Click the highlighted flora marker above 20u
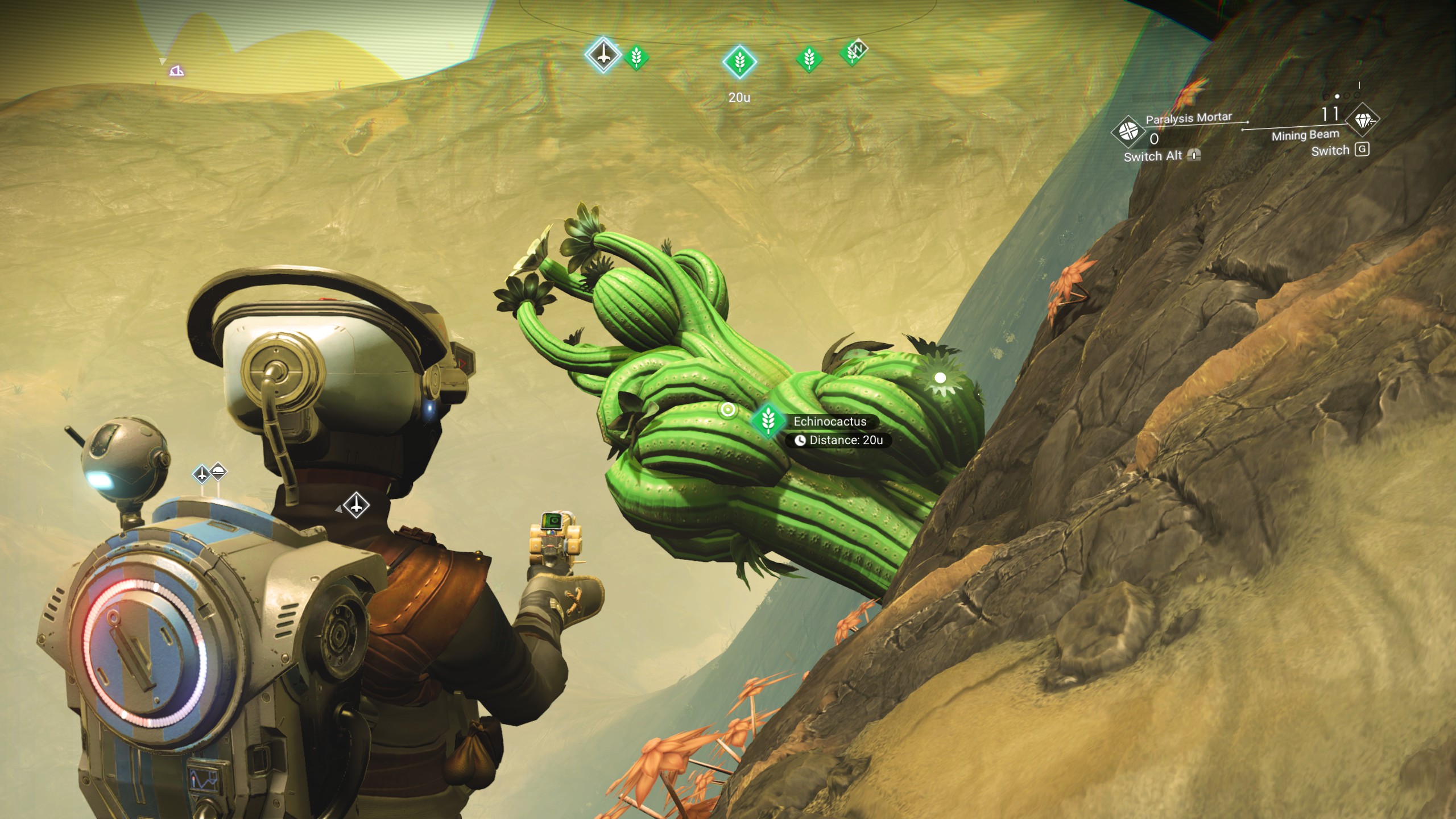The height and width of the screenshot is (819, 1456). coord(739,61)
